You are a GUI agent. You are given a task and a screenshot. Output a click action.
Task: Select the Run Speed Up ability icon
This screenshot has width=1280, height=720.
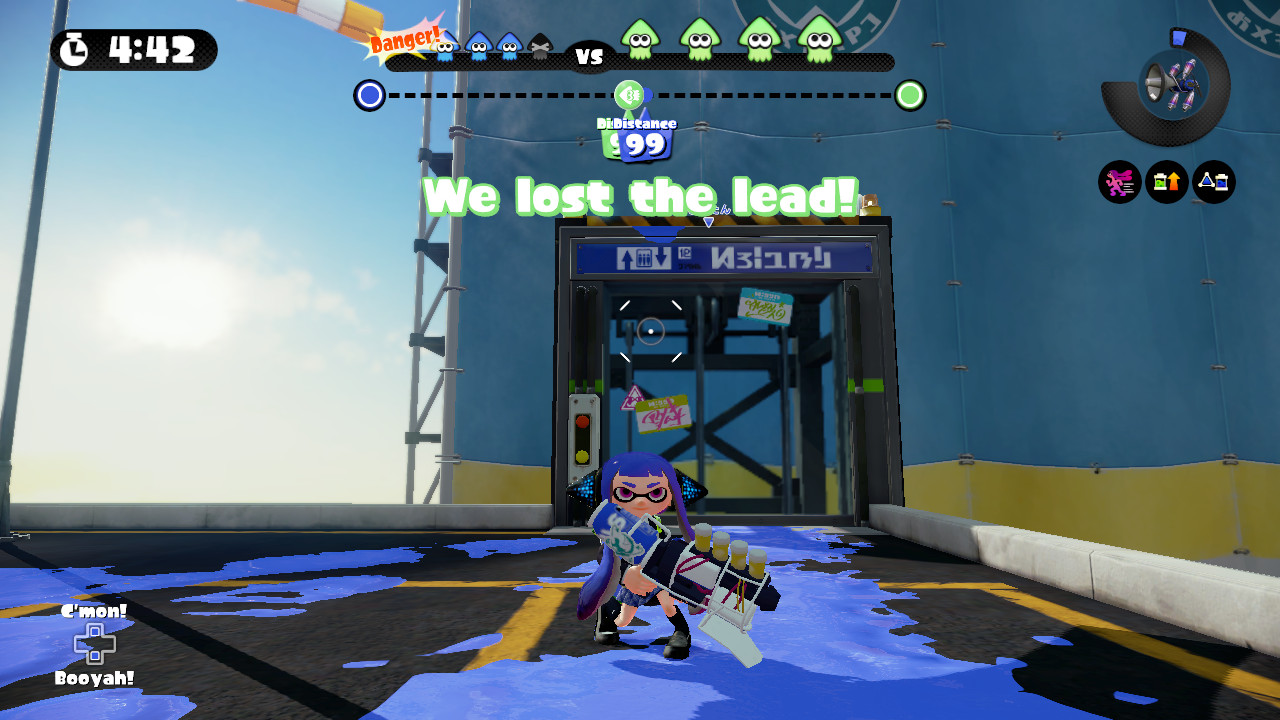1119,183
